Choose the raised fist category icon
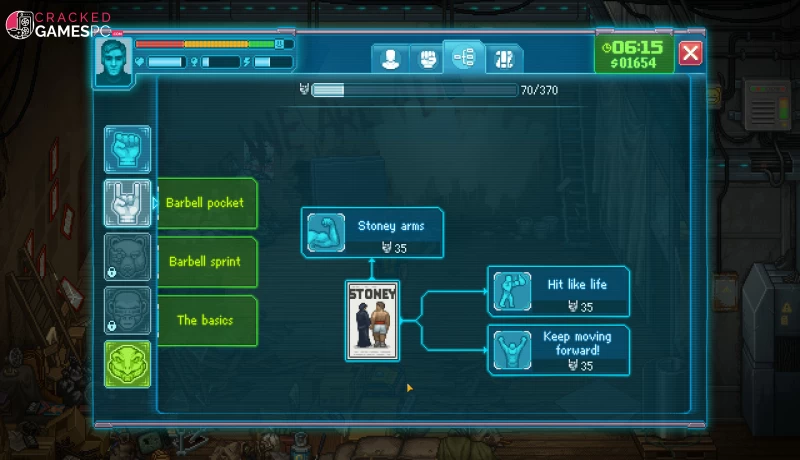The width and height of the screenshot is (800, 460). [x=128, y=149]
